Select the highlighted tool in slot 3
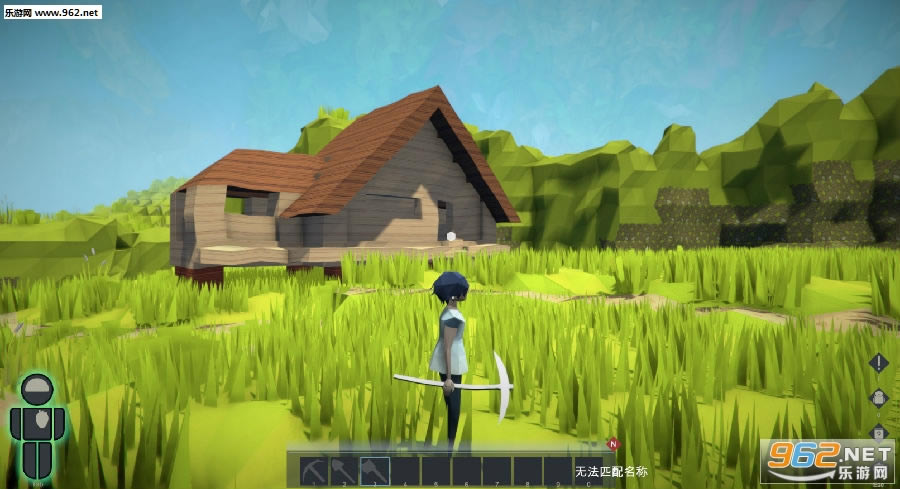Image resolution: width=900 pixels, height=489 pixels. pyautogui.click(x=375, y=470)
